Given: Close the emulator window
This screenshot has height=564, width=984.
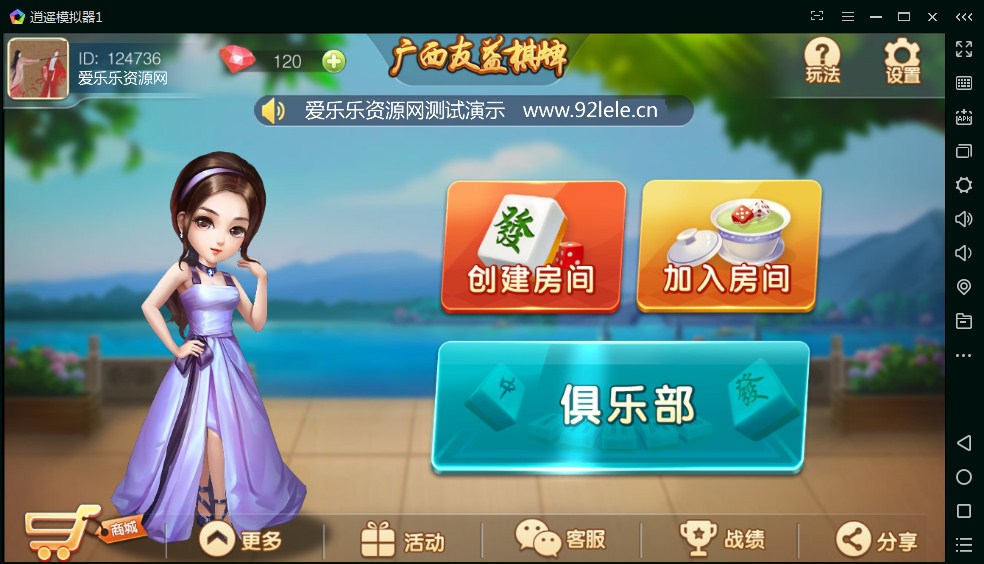Looking at the screenshot, I should [932, 16].
